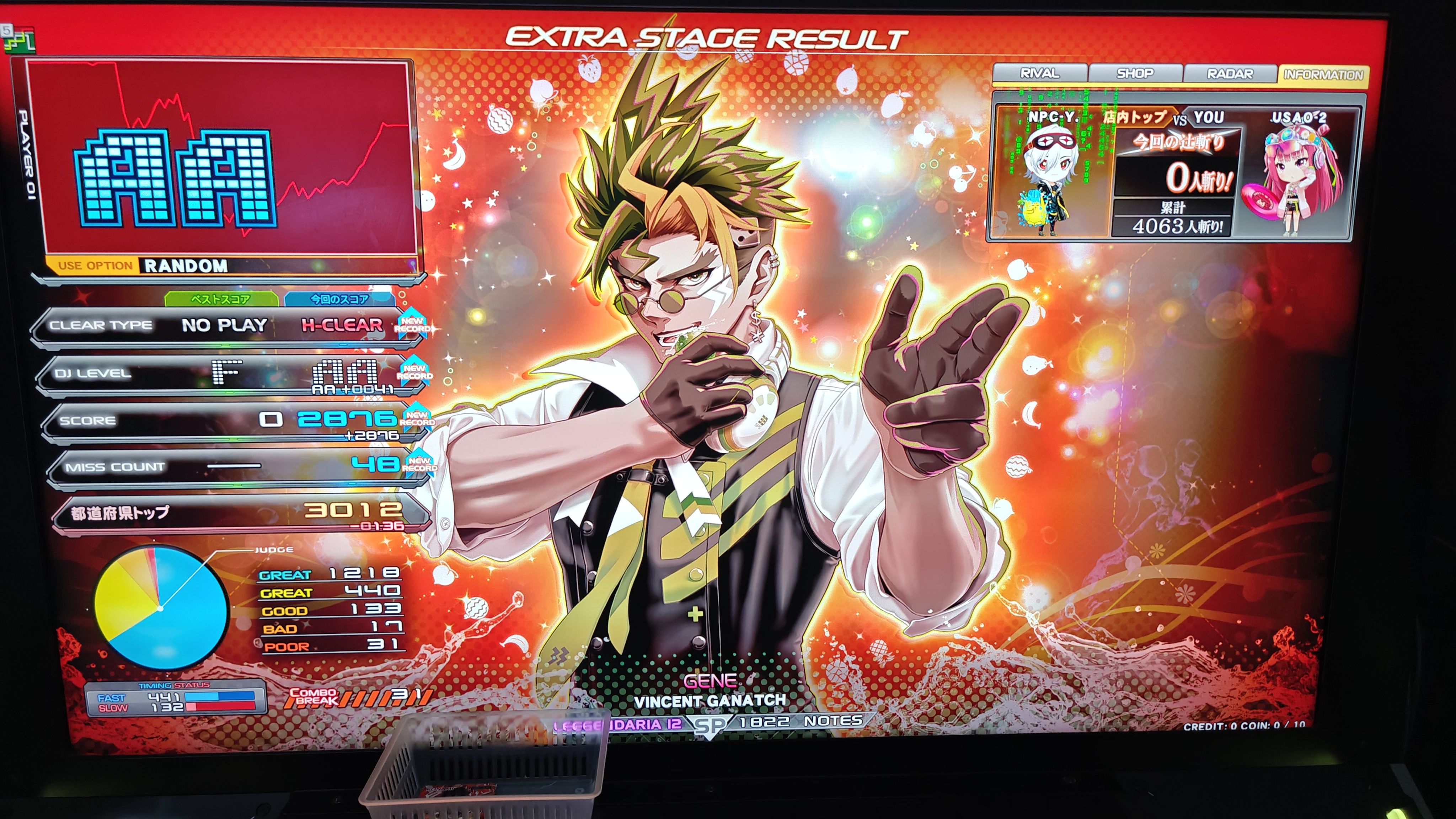Image resolution: width=1456 pixels, height=819 pixels.
Task: Show the RADAR tab
Action: point(1229,74)
